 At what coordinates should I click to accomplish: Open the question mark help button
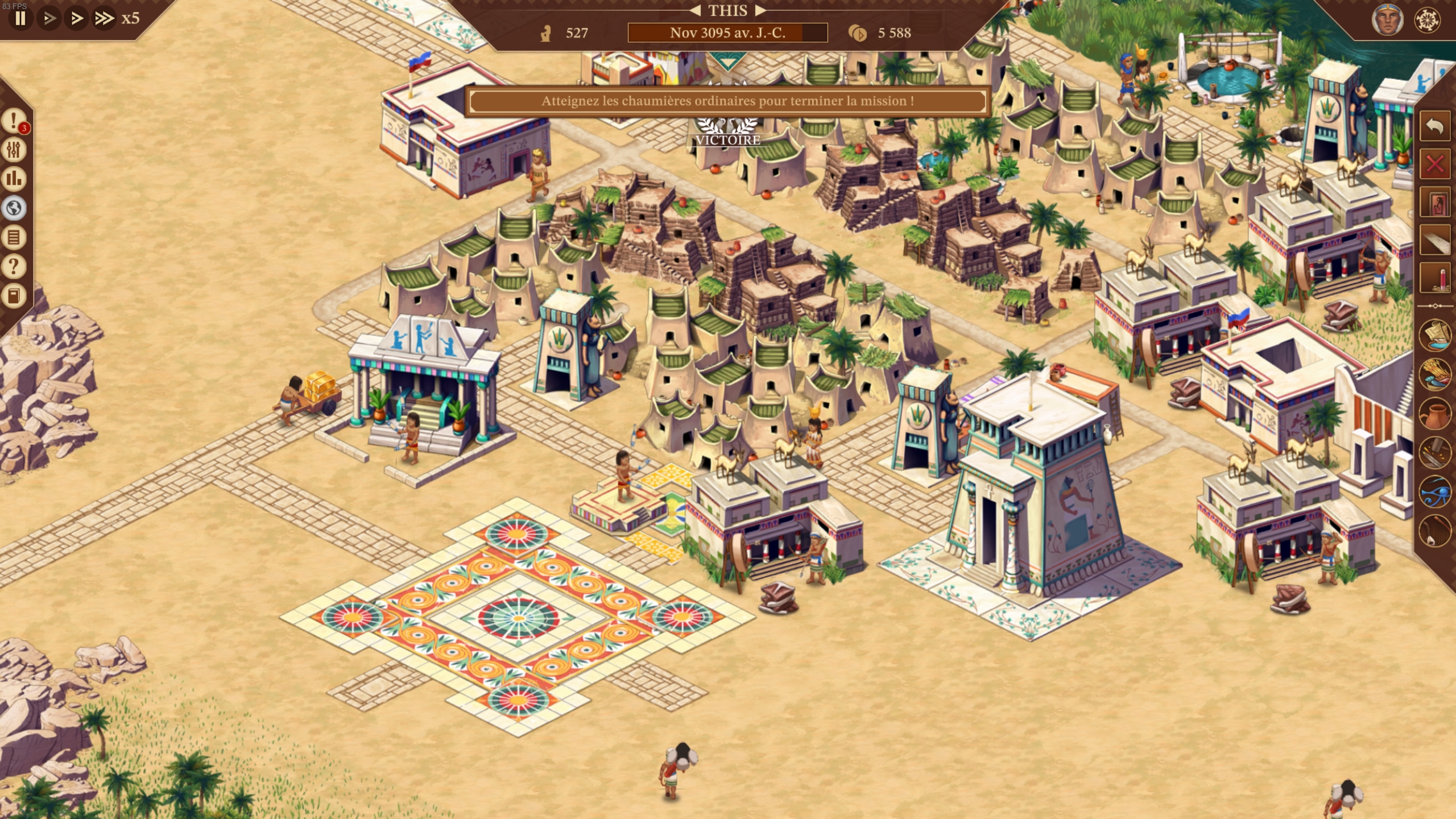(14, 266)
